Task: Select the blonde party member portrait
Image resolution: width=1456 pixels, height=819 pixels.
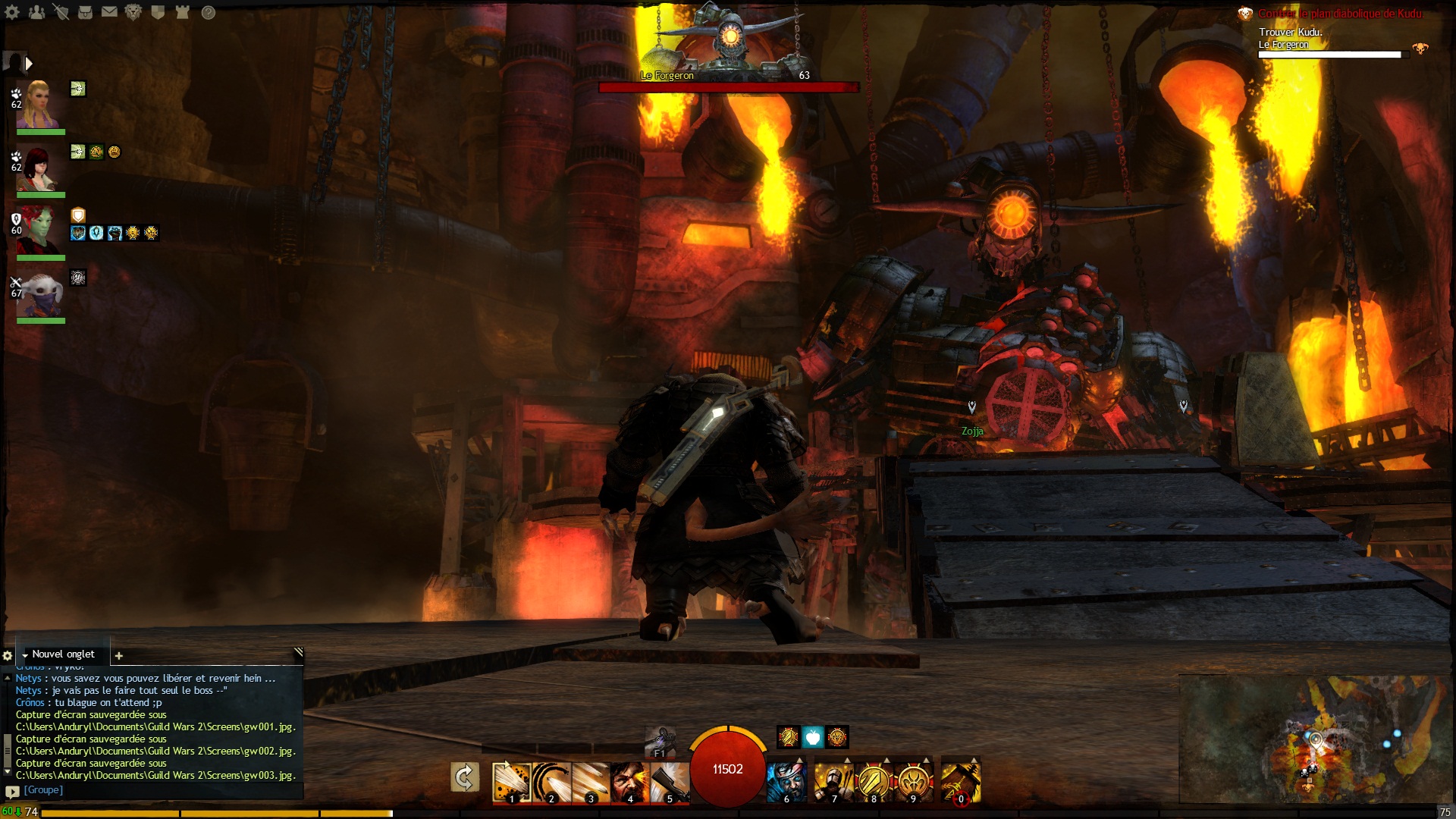Action: tap(38, 105)
